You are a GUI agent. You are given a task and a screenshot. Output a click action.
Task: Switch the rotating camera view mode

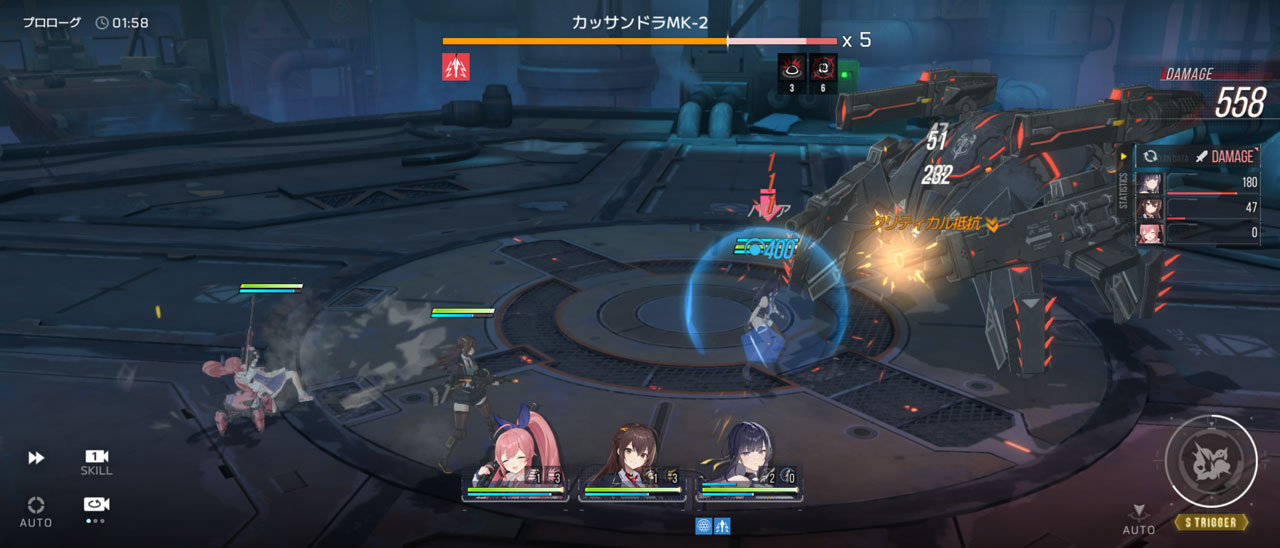[96, 506]
